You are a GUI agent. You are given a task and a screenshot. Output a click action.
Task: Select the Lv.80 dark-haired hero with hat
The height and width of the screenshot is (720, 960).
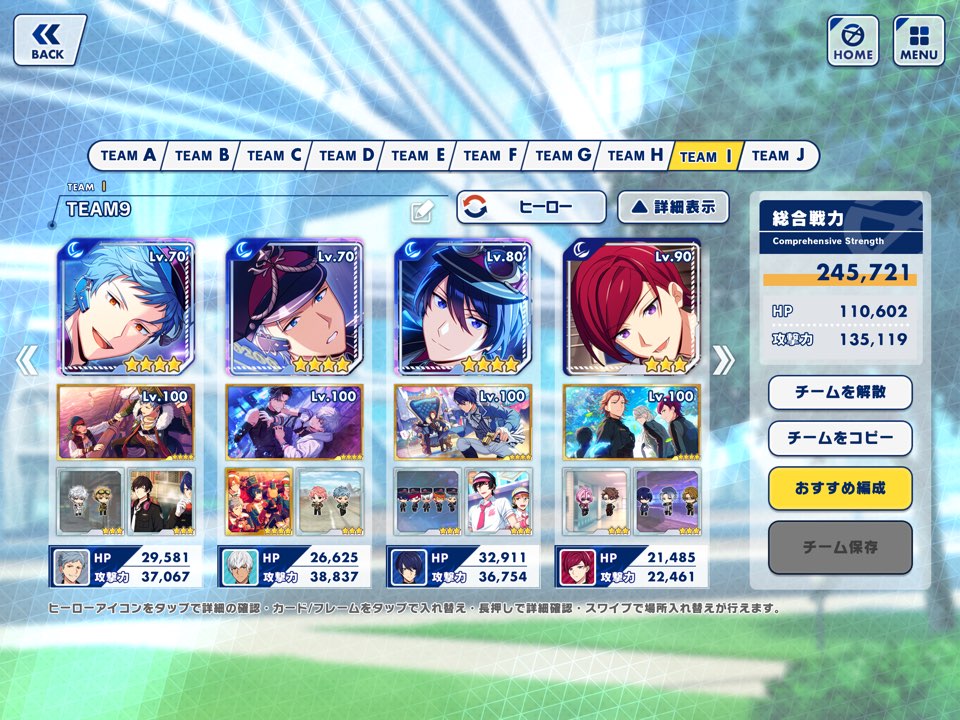coord(463,307)
